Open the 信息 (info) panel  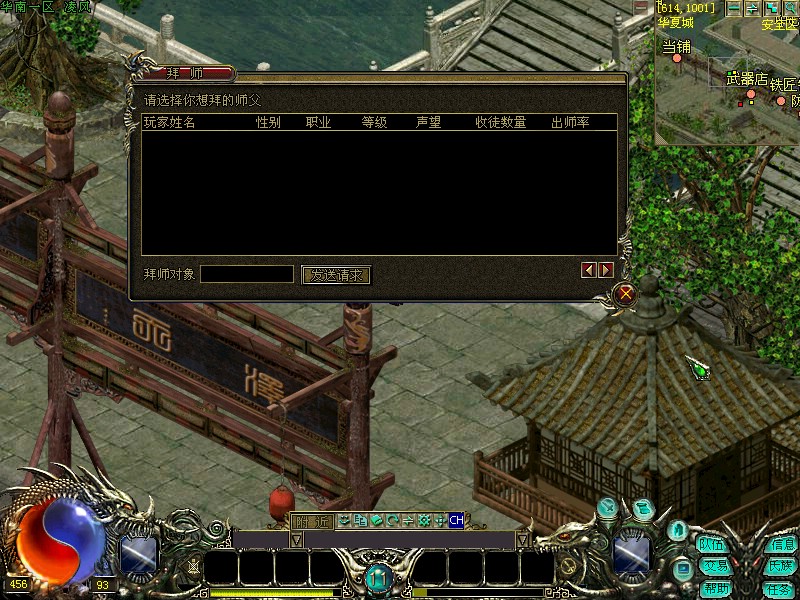pyautogui.click(x=781, y=545)
